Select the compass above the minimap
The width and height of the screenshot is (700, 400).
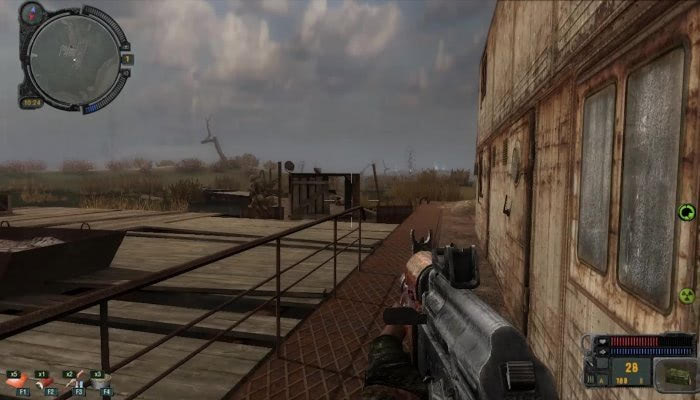pyautogui.click(x=31, y=14)
